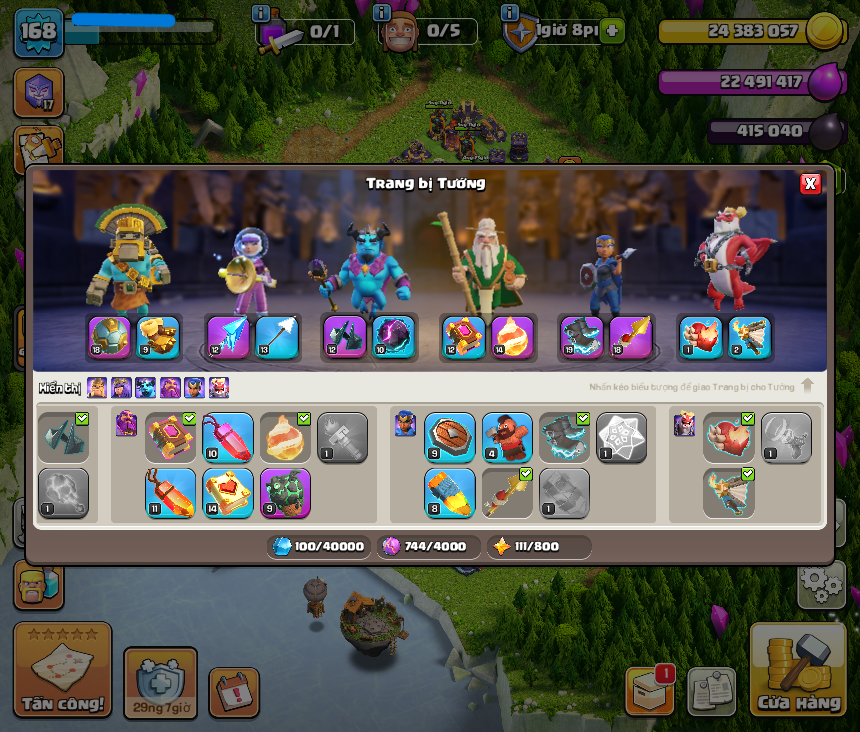
Task: Open the Cửa Hàng shop
Action: (x=798, y=671)
